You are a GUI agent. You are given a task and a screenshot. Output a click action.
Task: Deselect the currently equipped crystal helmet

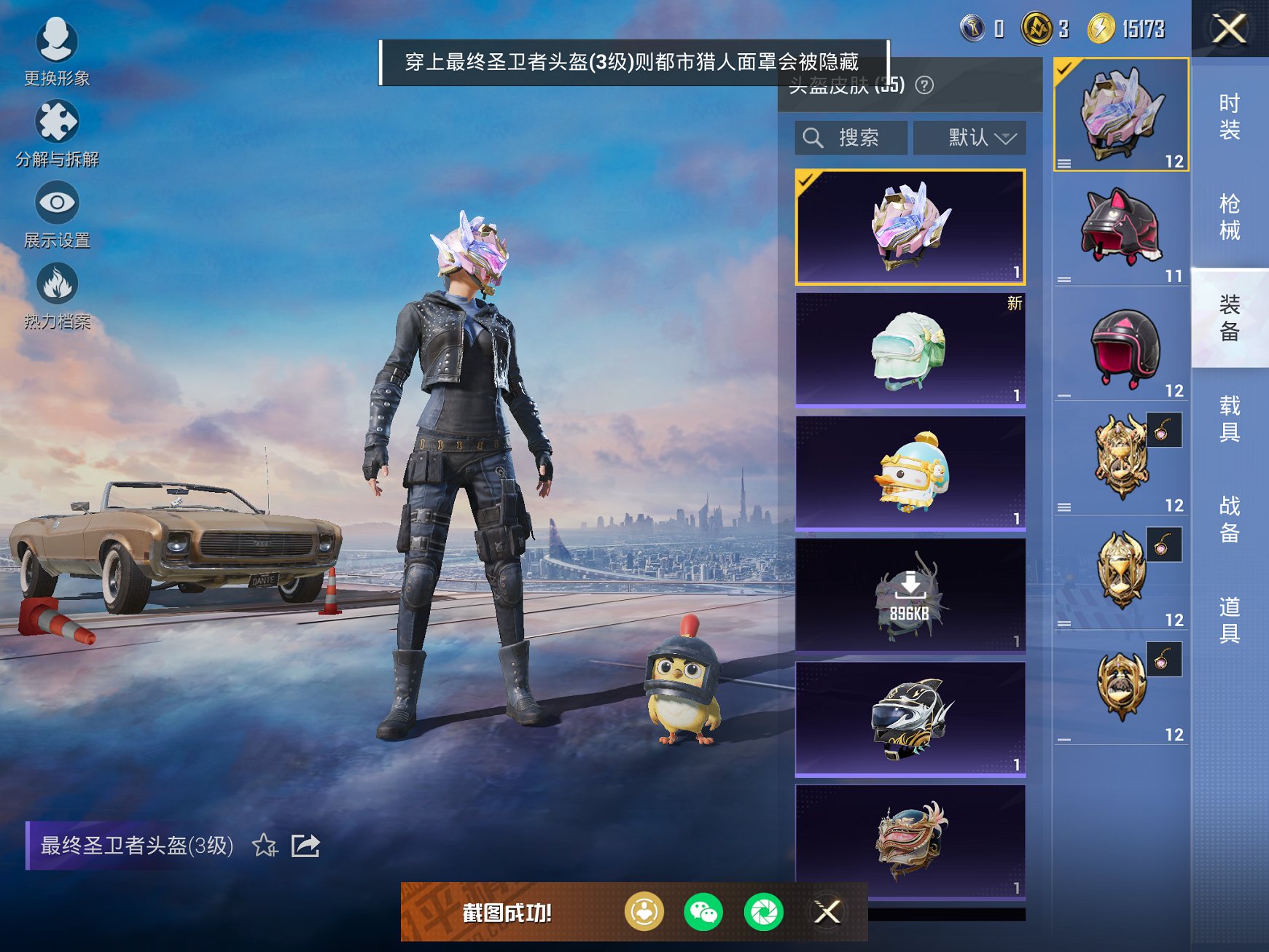910,226
